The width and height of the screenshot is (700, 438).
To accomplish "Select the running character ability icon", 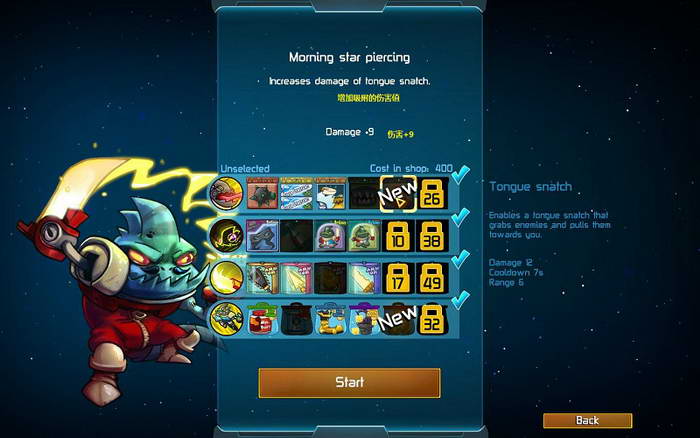I will pos(225,319).
